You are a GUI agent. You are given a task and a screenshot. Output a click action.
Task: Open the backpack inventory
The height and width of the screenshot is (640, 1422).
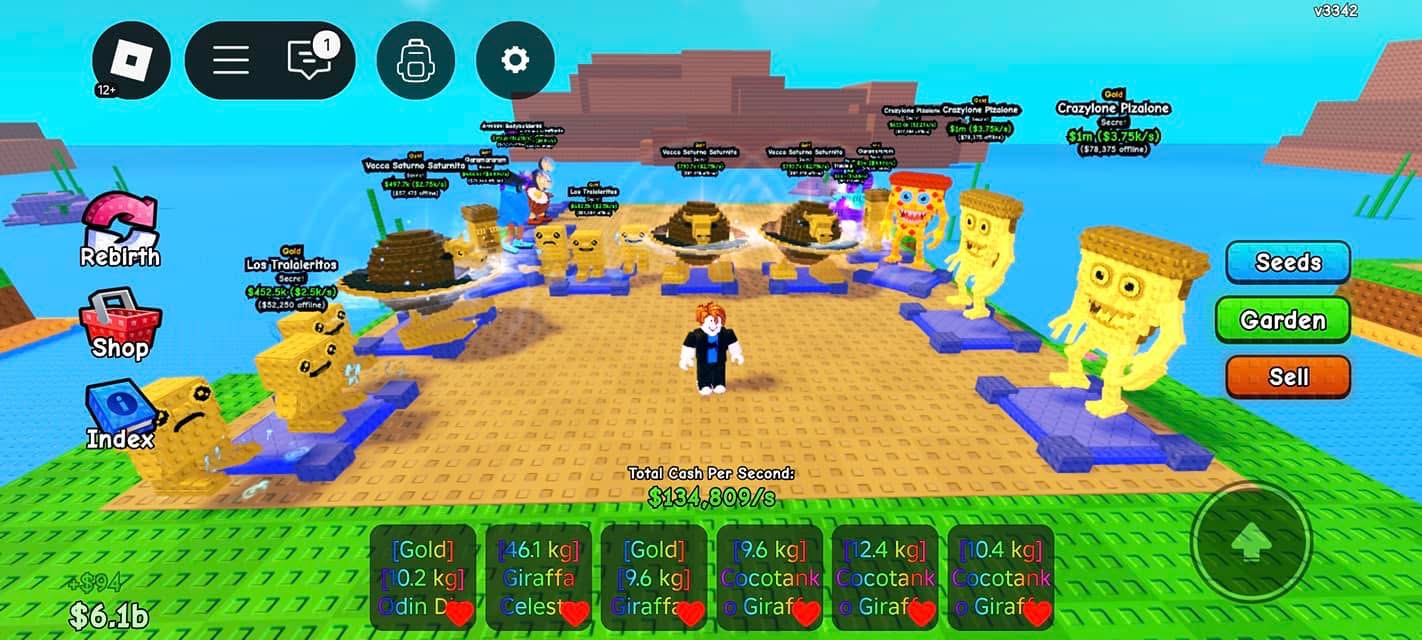pos(415,60)
